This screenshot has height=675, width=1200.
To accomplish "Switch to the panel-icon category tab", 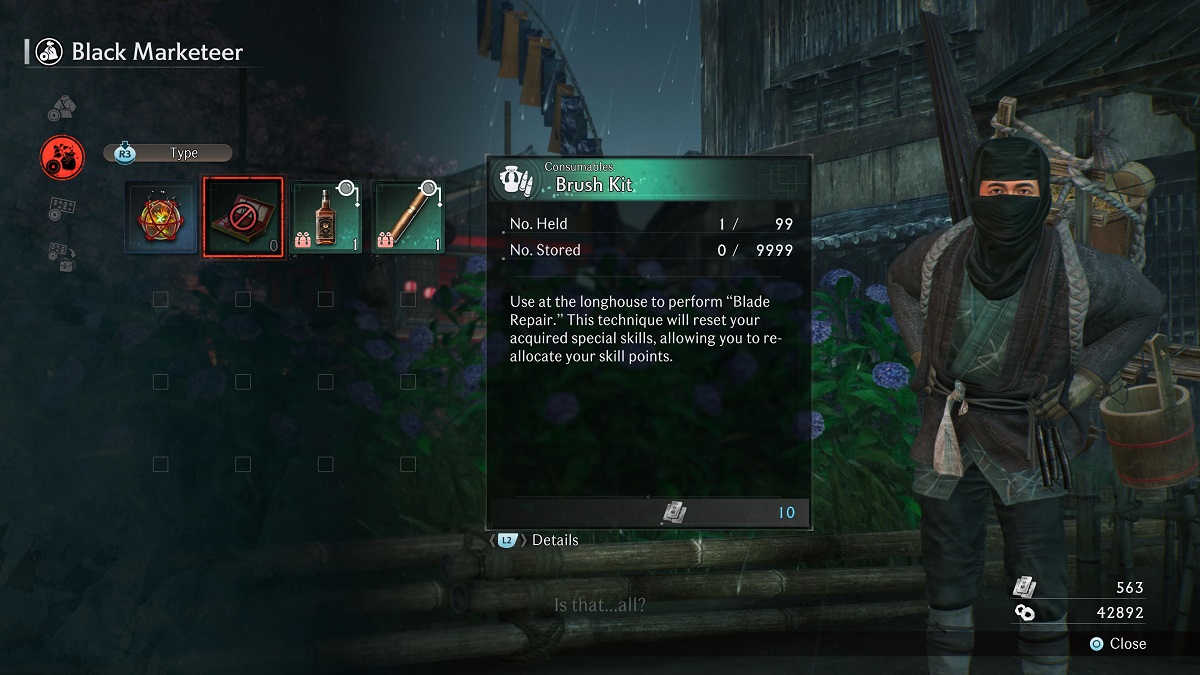I will pos(62,208).
